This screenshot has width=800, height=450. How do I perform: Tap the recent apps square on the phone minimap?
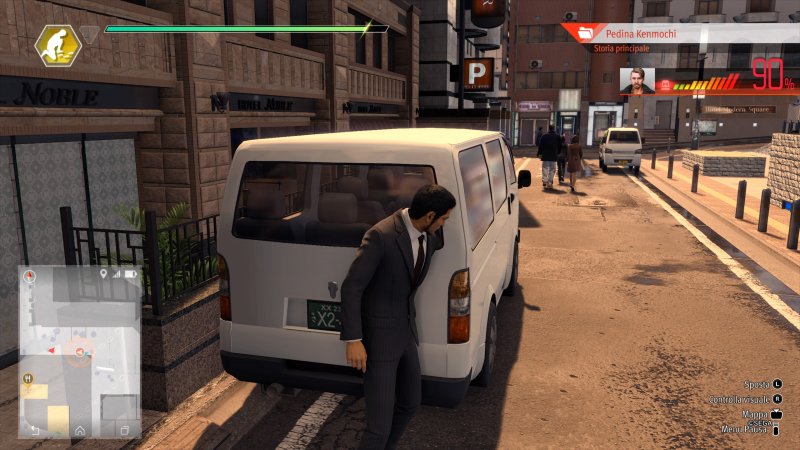click(125, 429)
